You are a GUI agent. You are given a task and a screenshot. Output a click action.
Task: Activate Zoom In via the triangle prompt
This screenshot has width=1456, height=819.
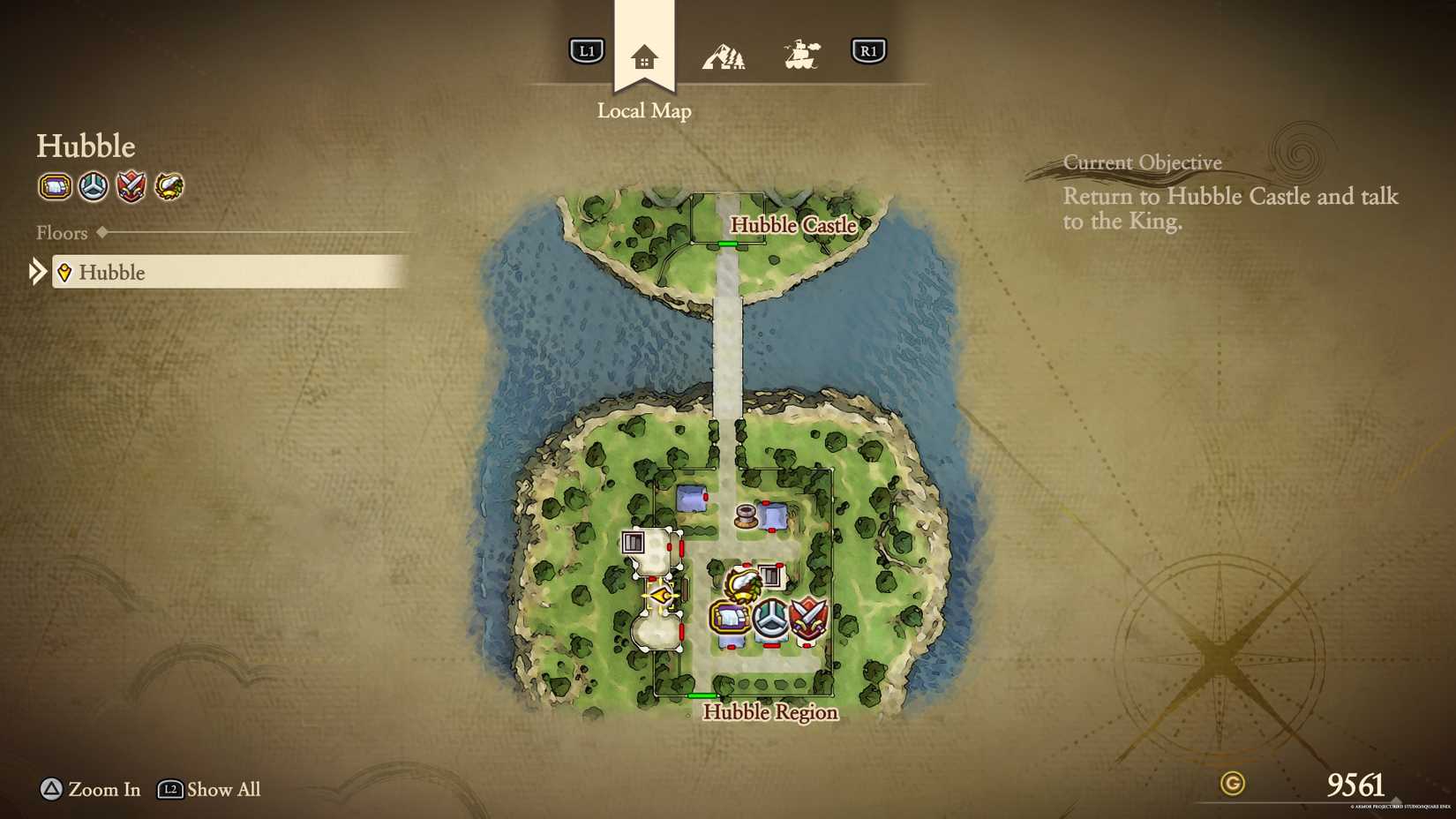pyautogui.click(x=49, y=790)
